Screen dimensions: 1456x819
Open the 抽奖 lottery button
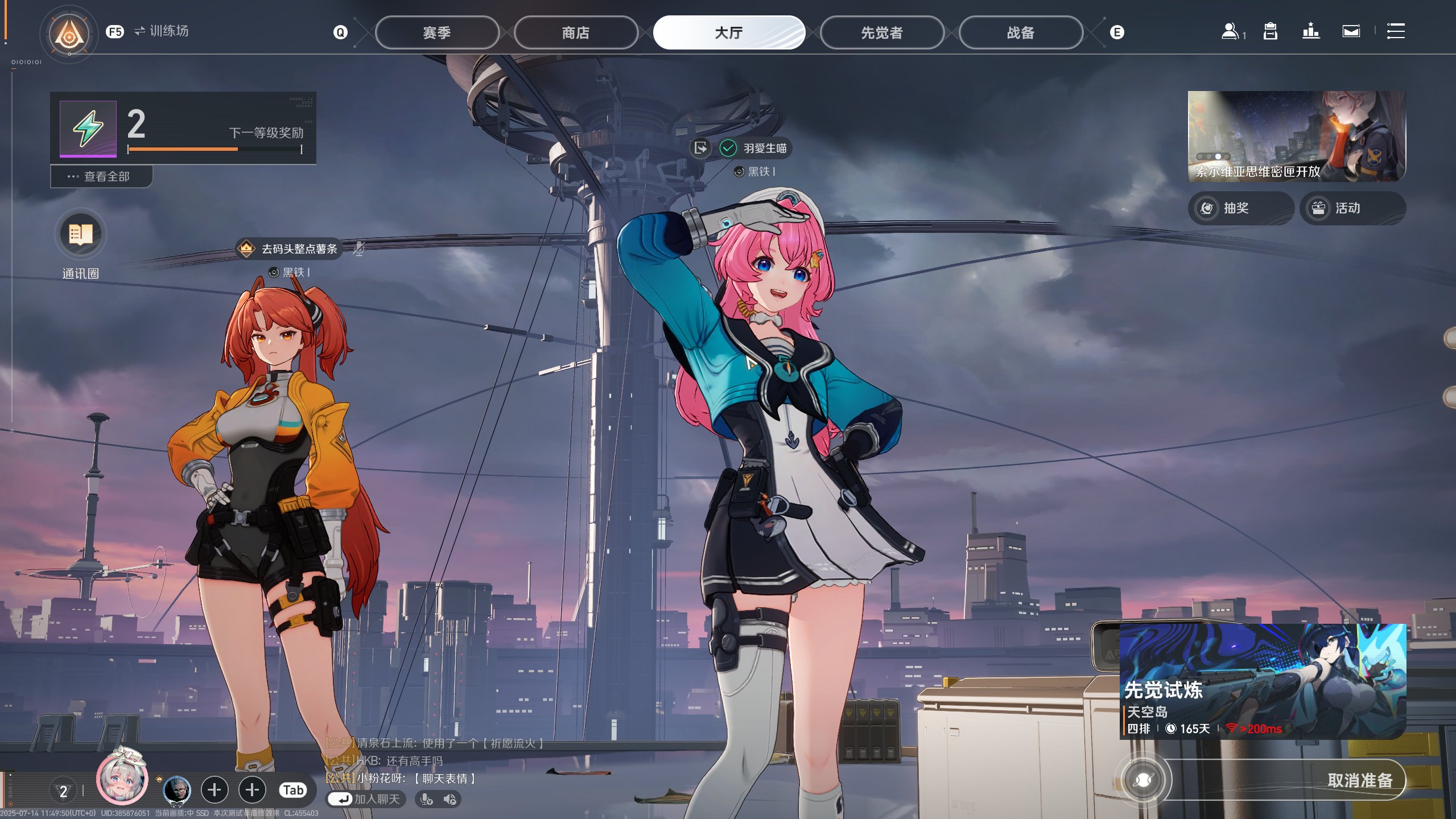(x=1240, y=208)
